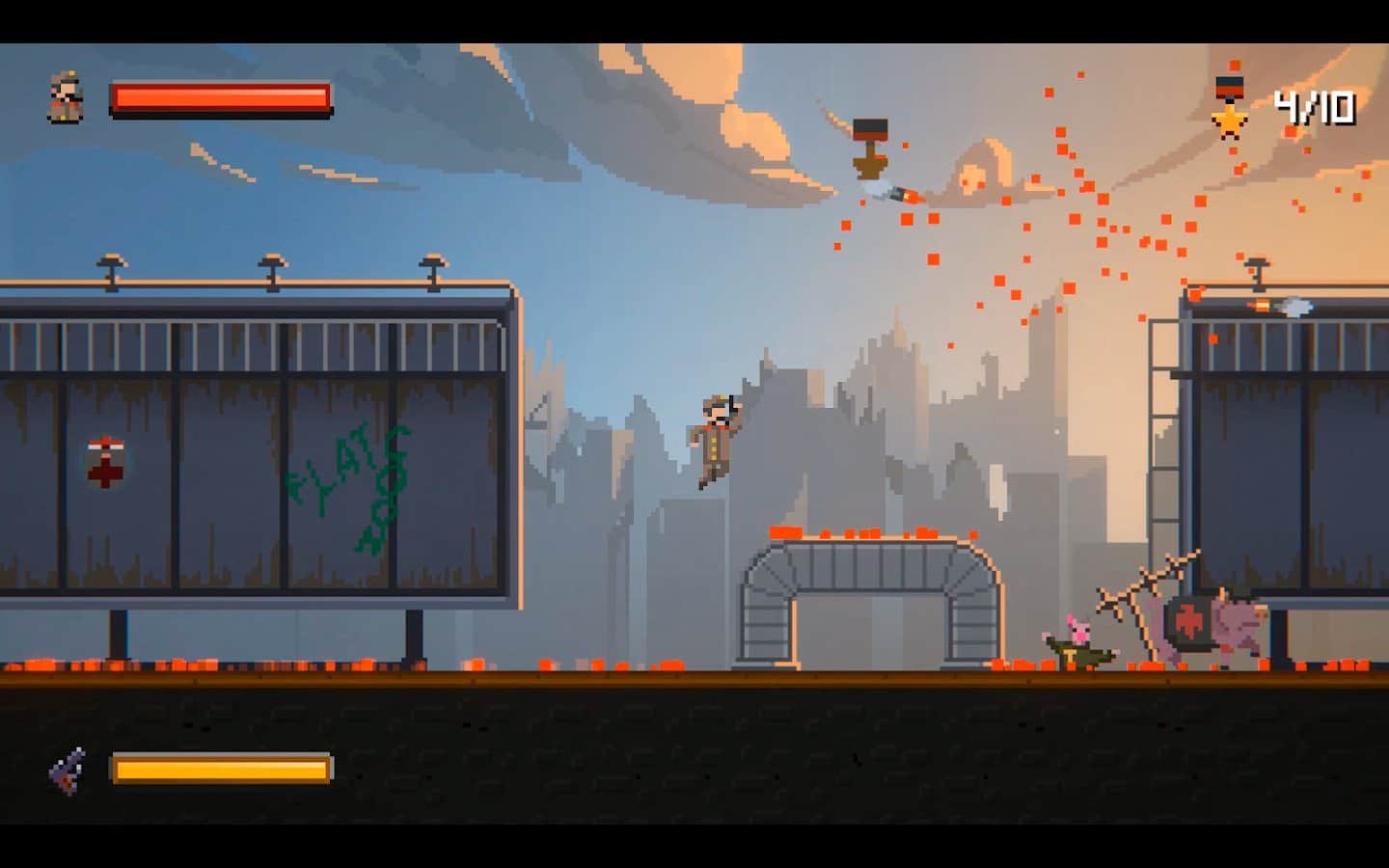Viewport: 1389px width, 868px height.
Task: Click the falling bomb with ribbon in the sky
Action: point(868,145)
